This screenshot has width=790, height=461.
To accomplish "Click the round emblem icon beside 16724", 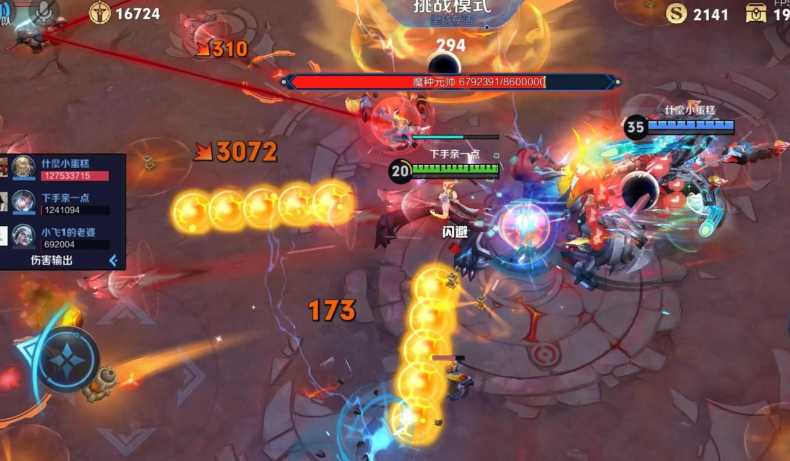I will [x=100, y=13].
